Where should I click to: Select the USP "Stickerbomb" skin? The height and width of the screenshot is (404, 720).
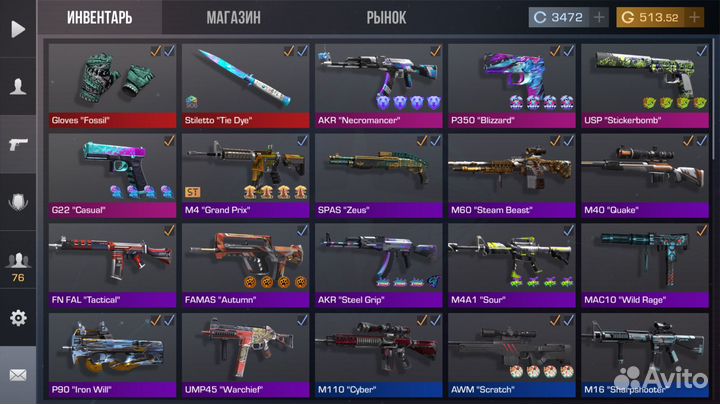(644, 84)
